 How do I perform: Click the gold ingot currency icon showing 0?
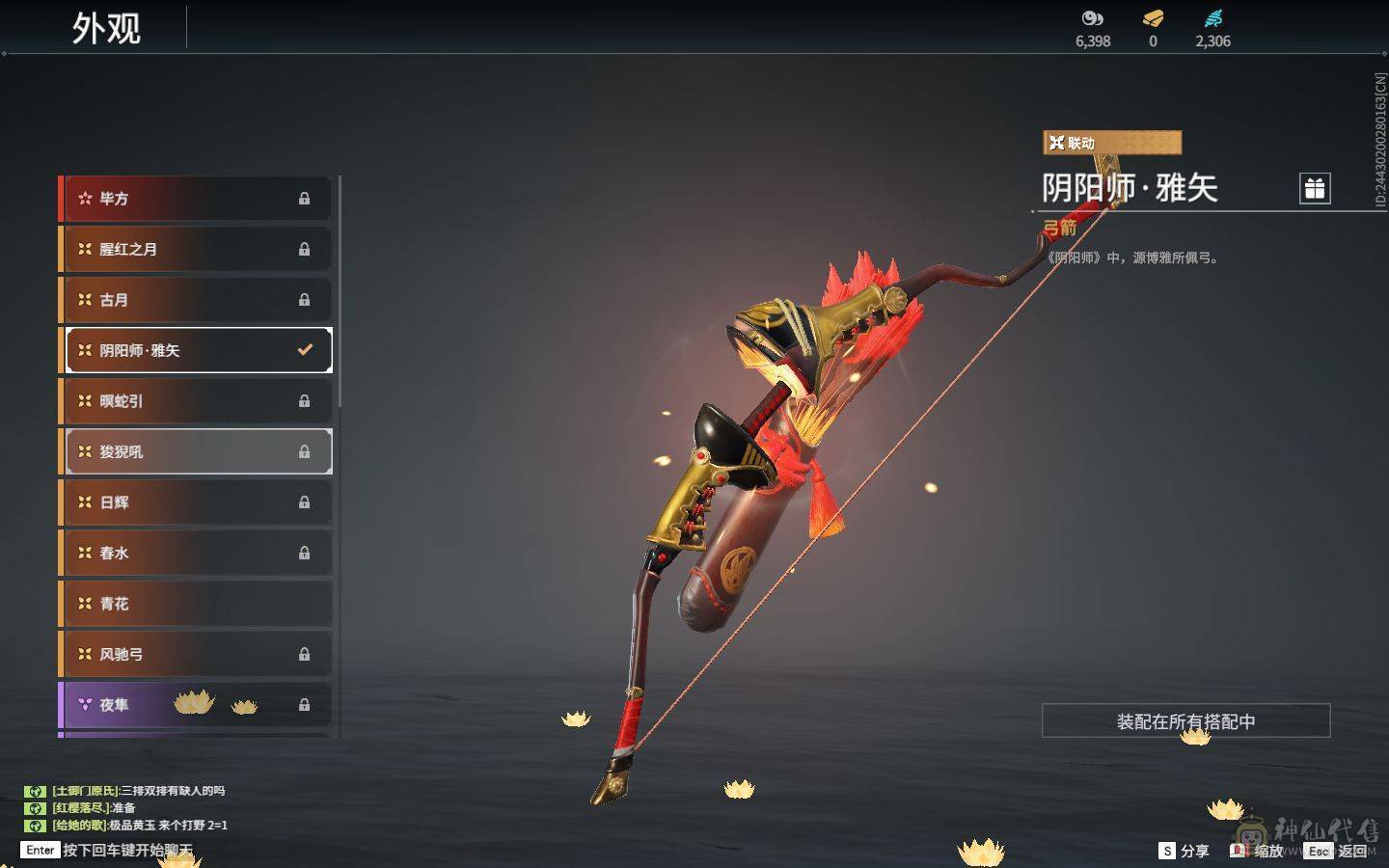[x=1152, y=19]
